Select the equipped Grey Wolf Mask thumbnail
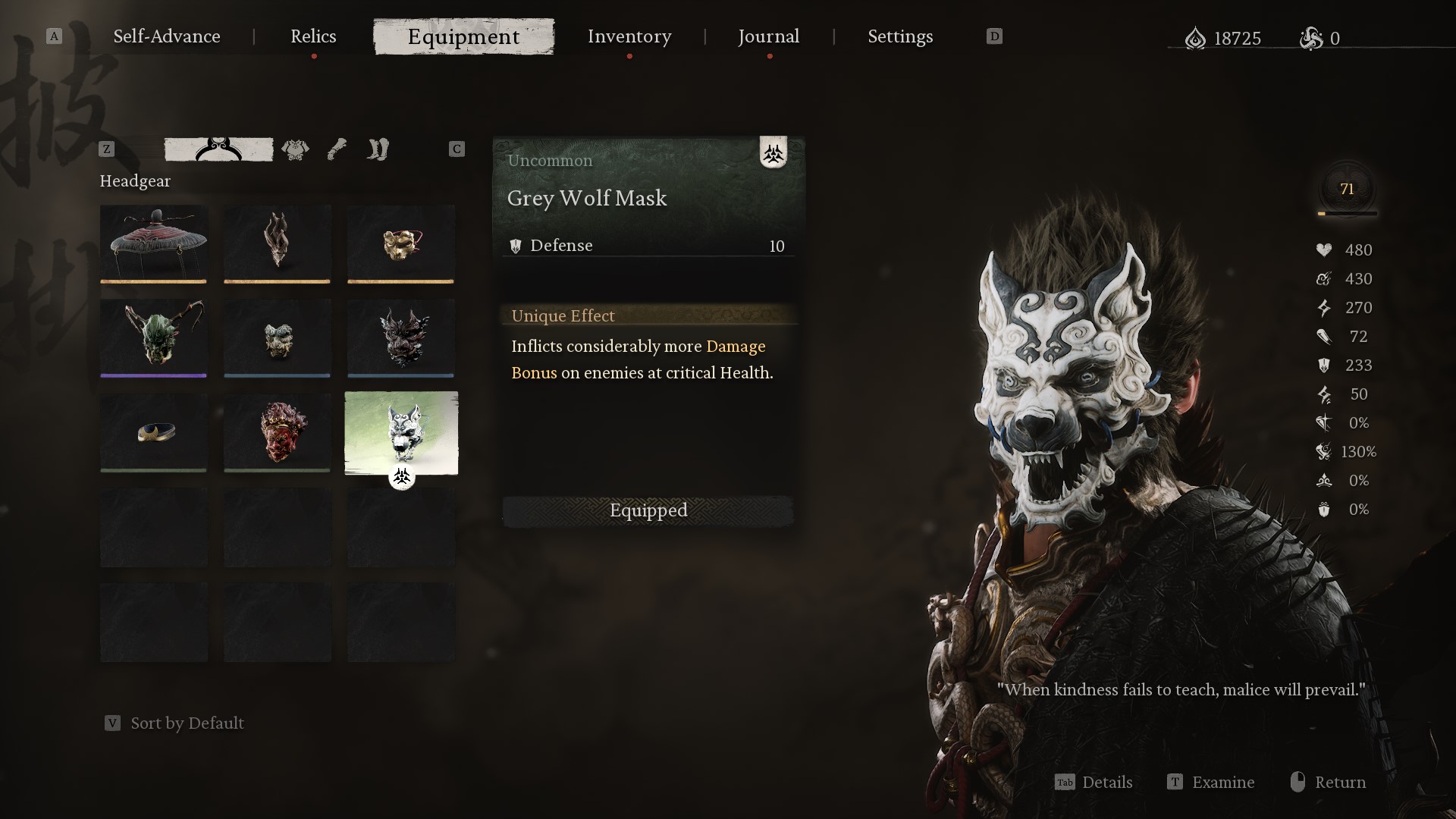The width and height of the screenshot is (1456, 819). 401,433
